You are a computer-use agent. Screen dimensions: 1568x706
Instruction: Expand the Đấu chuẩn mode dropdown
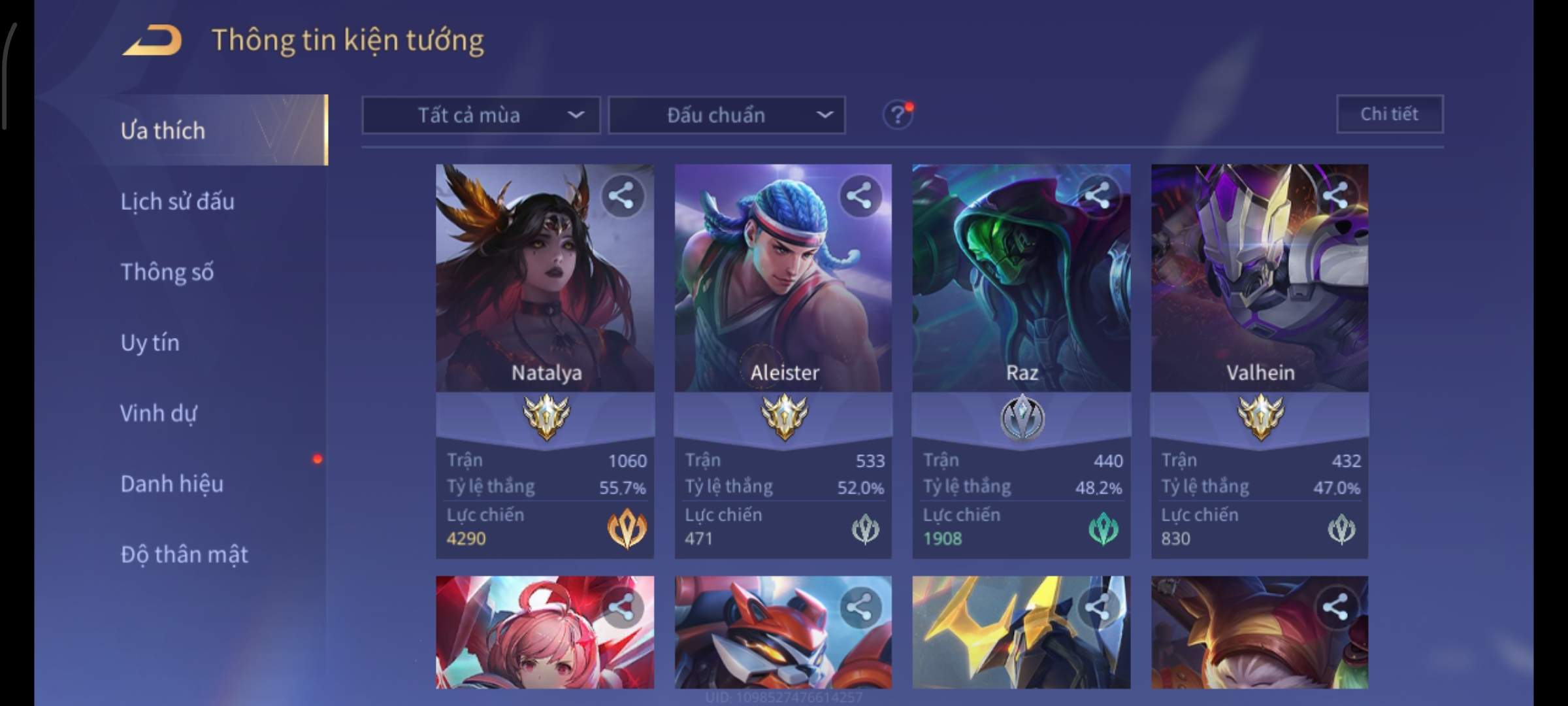[x=727, y=116]
